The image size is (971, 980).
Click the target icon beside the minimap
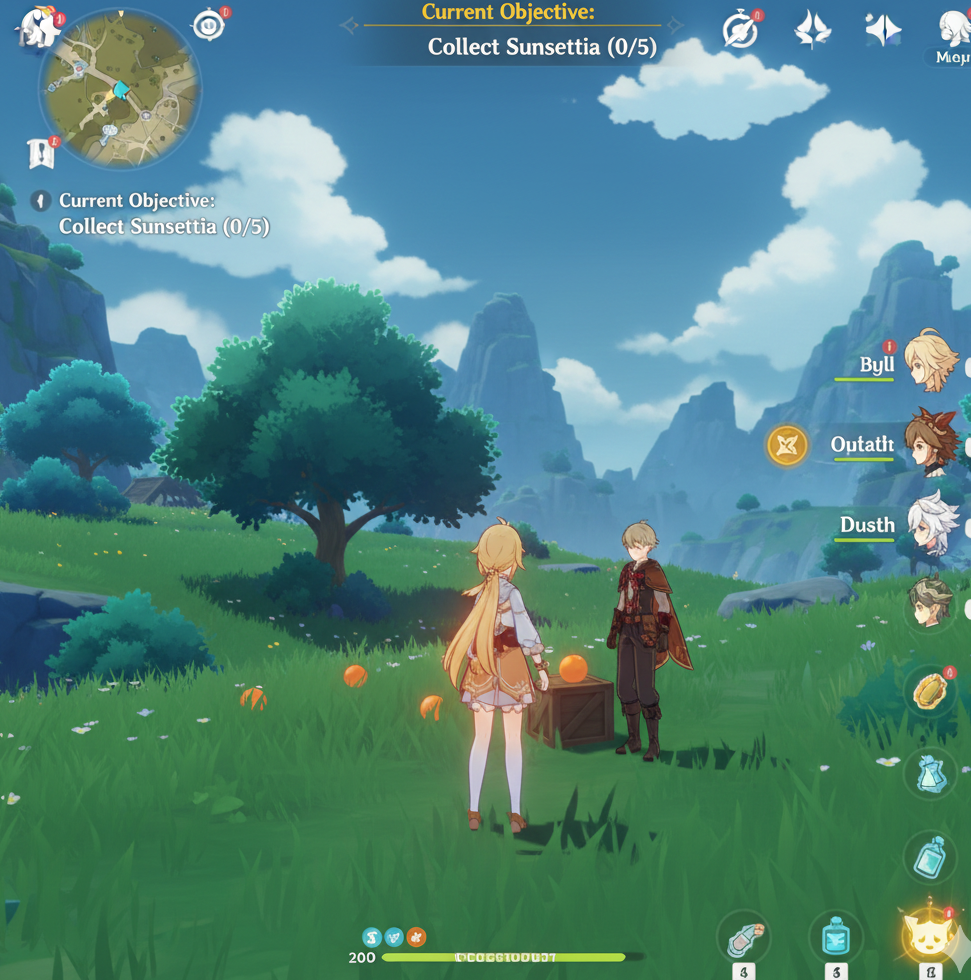pyautogui.click(x=209, y=25)
